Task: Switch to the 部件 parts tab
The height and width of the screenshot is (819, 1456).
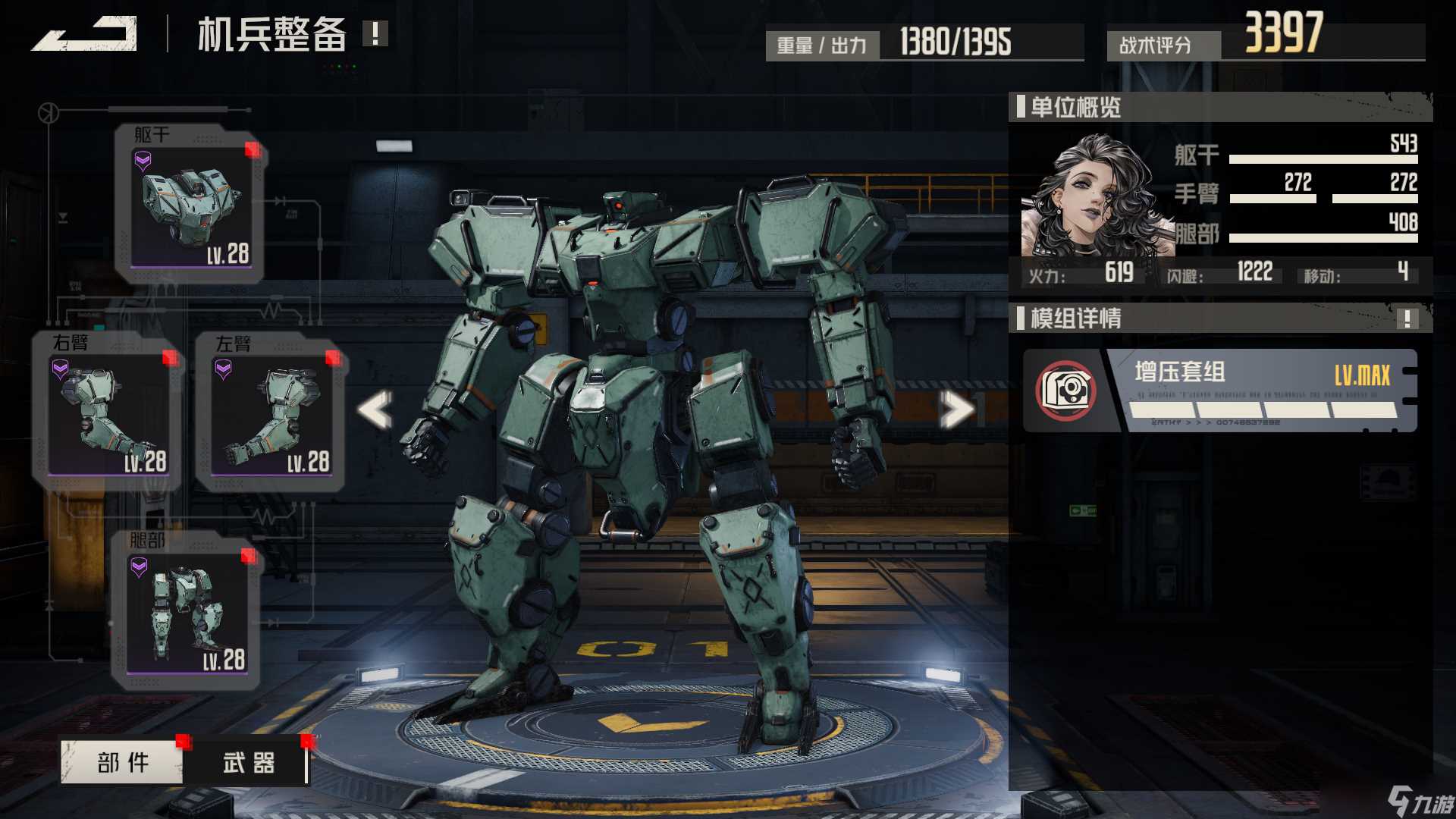Action: coord(122,762)
